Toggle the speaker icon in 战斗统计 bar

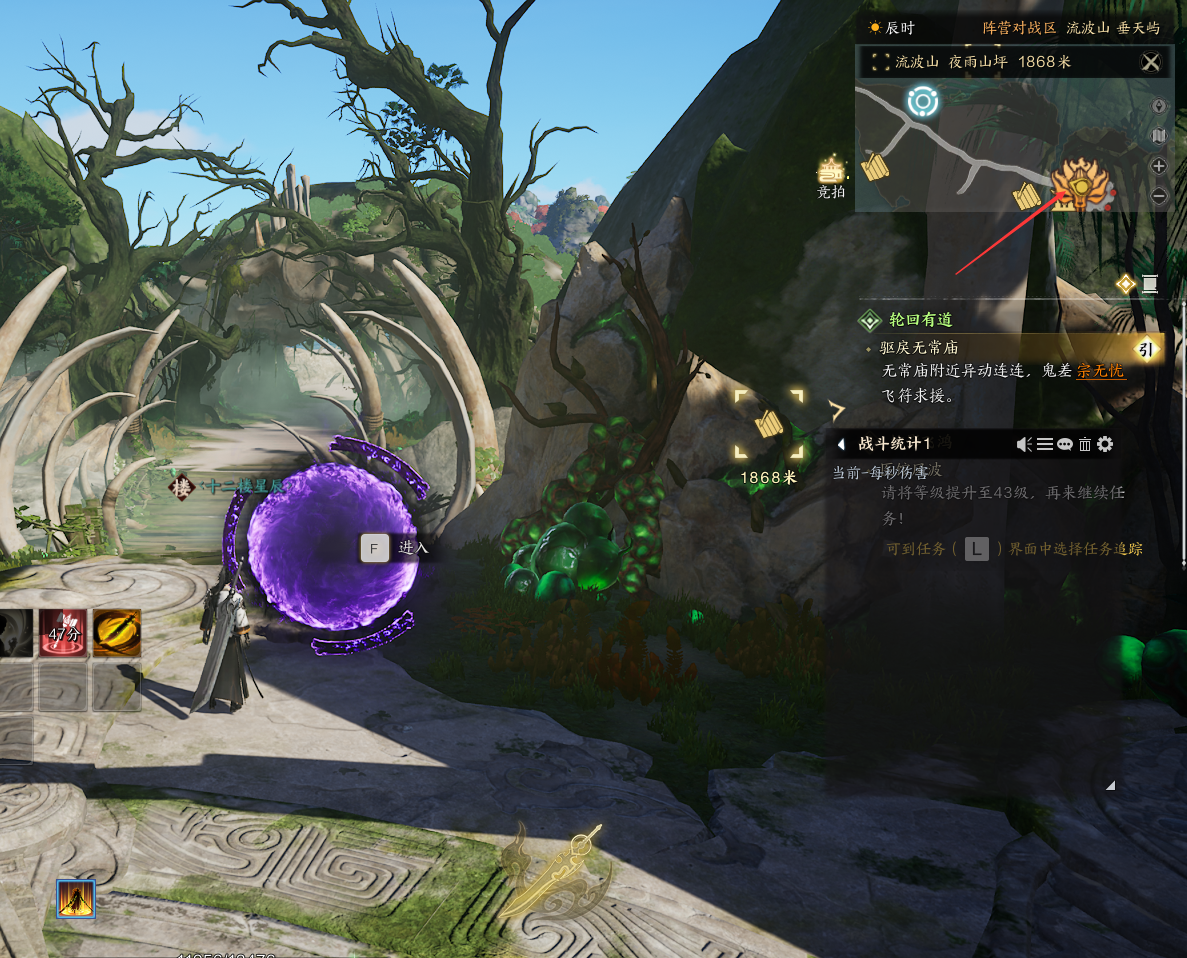click(x=1024, y=444)
